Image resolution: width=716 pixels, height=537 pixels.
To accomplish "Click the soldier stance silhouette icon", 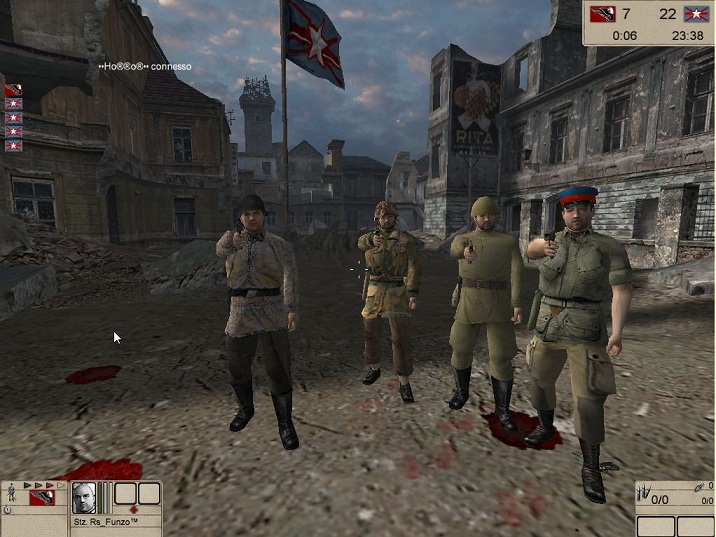I will tap(11, 492).
